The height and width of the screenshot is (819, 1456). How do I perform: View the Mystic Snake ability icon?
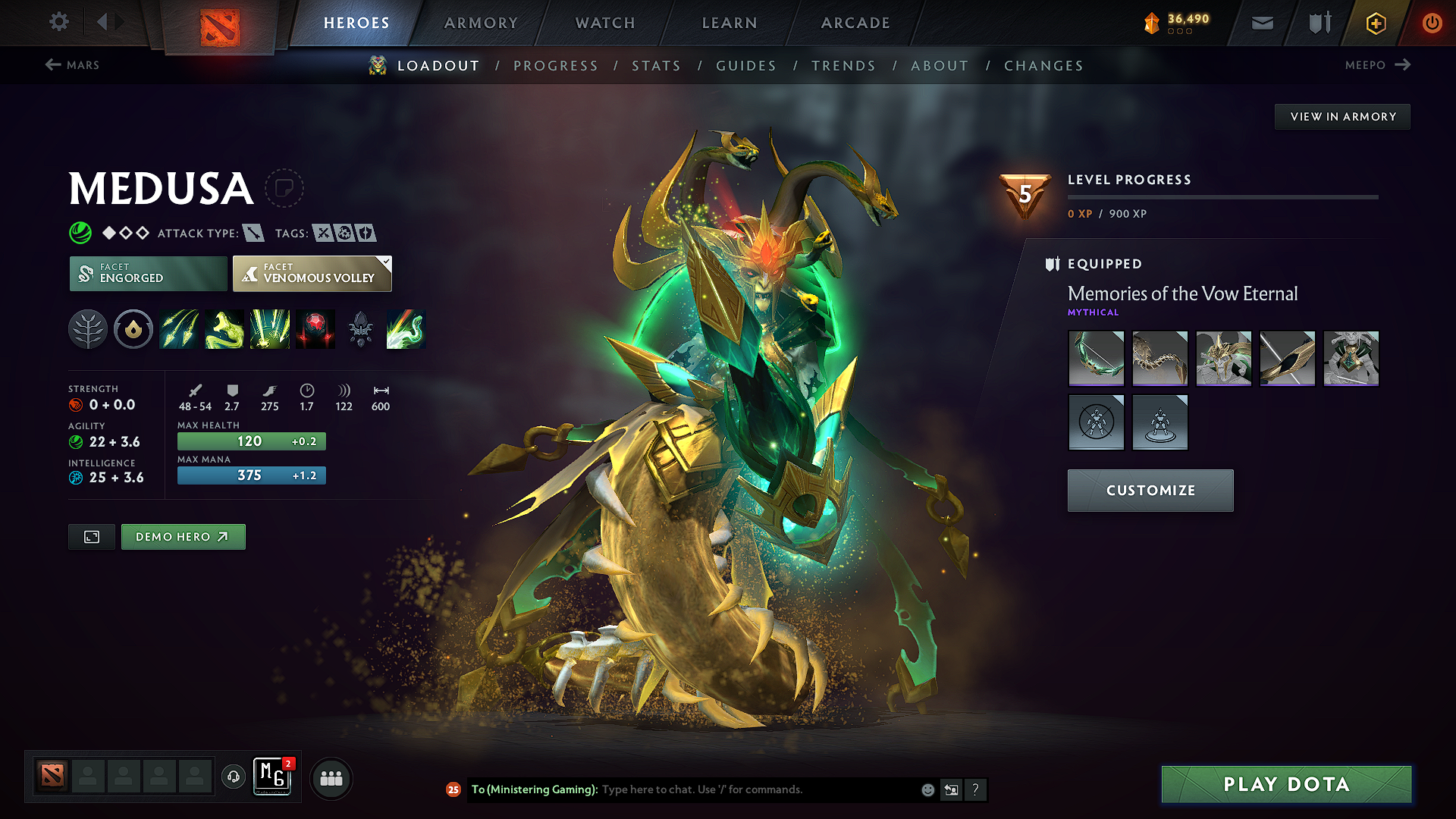coord(224,329)
